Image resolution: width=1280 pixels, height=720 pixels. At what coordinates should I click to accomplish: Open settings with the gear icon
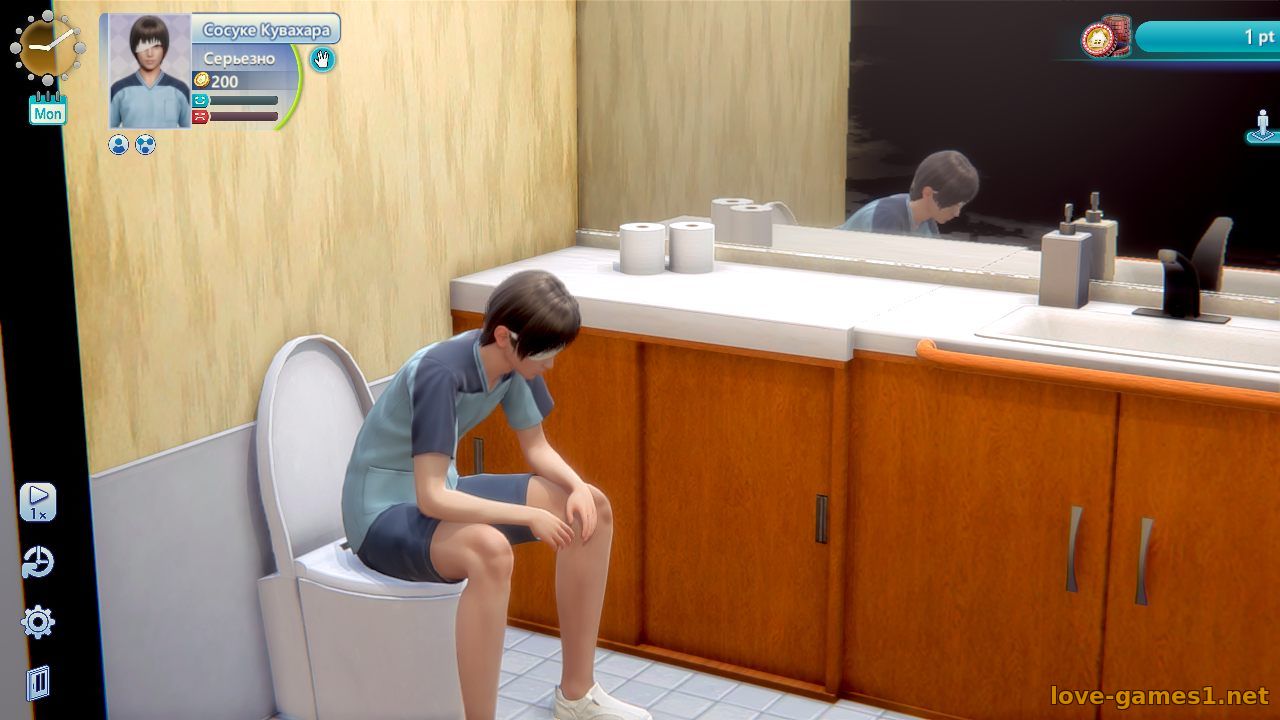click(38, 622)
